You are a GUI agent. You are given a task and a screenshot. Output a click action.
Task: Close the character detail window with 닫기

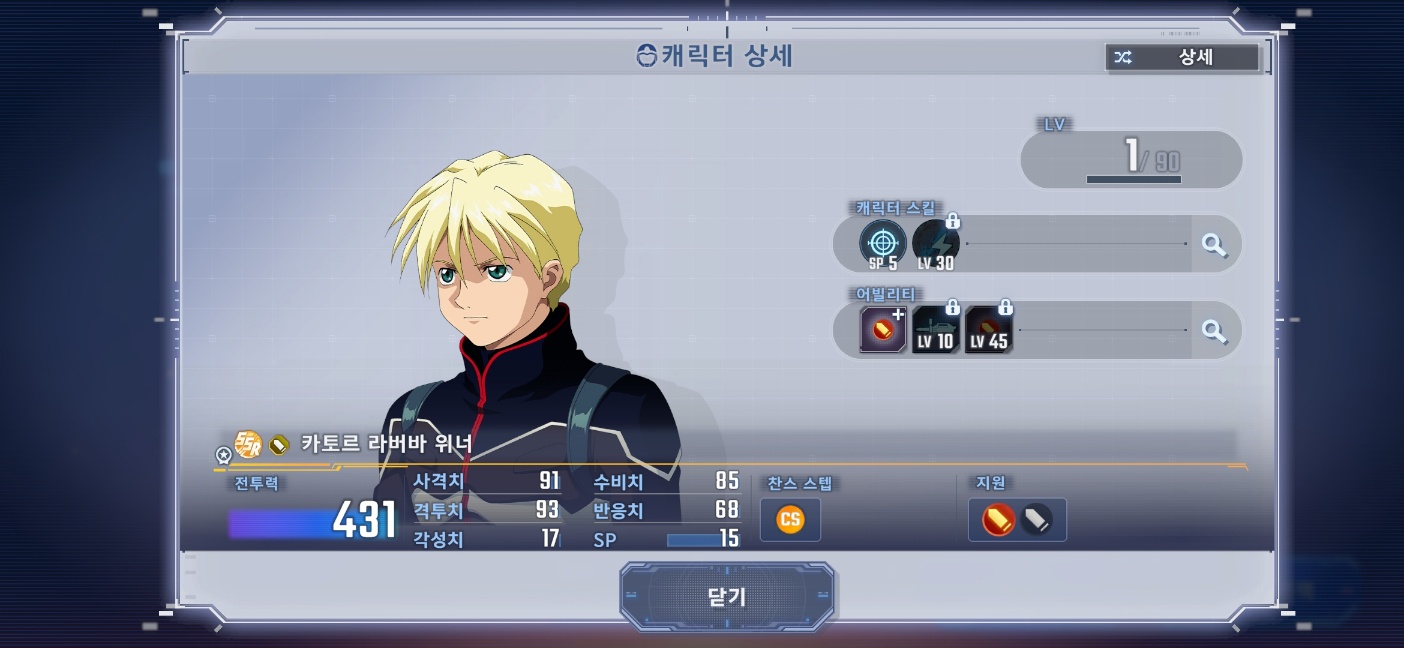pos(727,597)
